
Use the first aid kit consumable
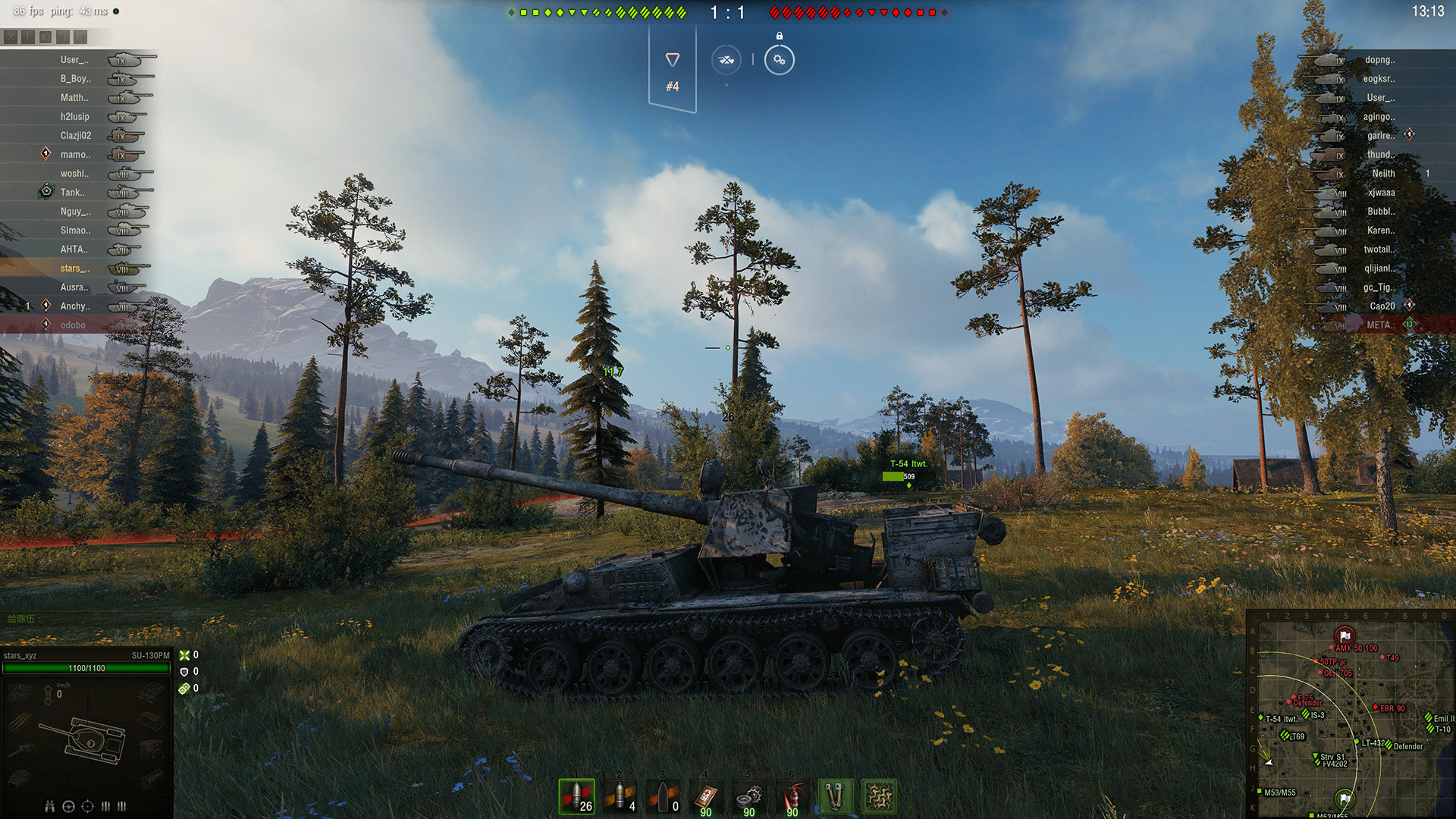click(x=706, y=796)
